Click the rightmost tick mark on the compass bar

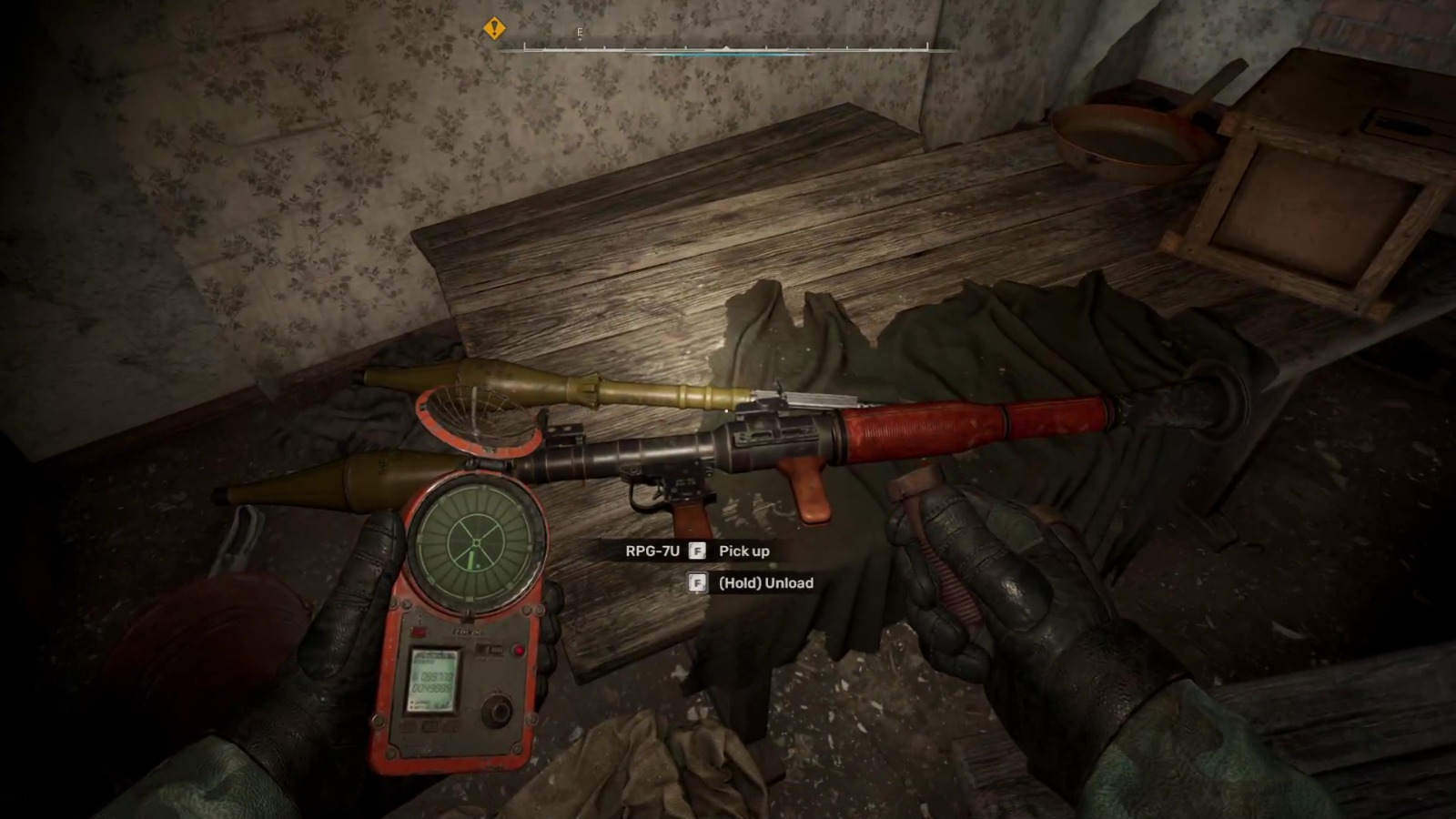tap(926, 46)
